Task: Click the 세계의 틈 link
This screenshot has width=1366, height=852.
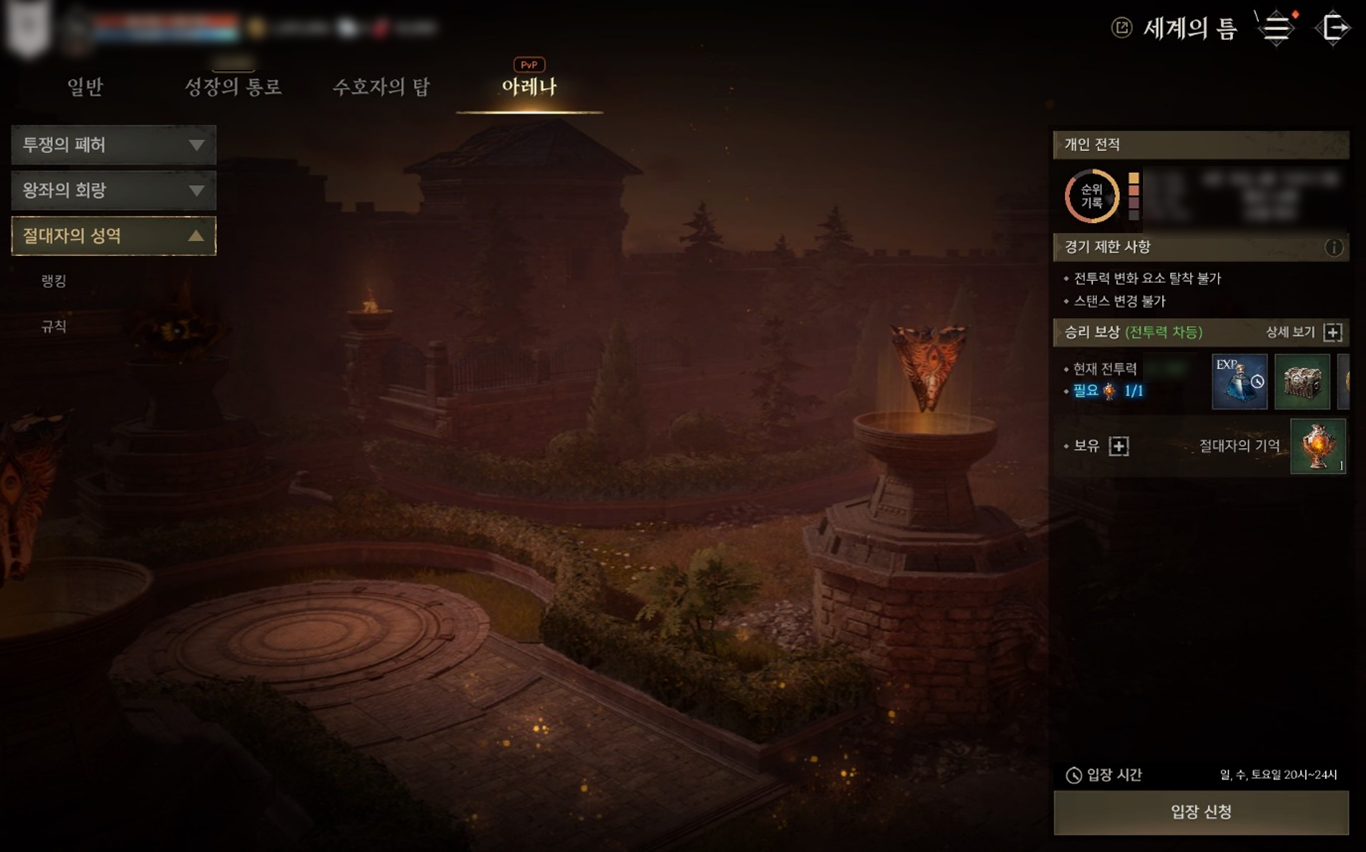Action: (x=1177, y=28)
